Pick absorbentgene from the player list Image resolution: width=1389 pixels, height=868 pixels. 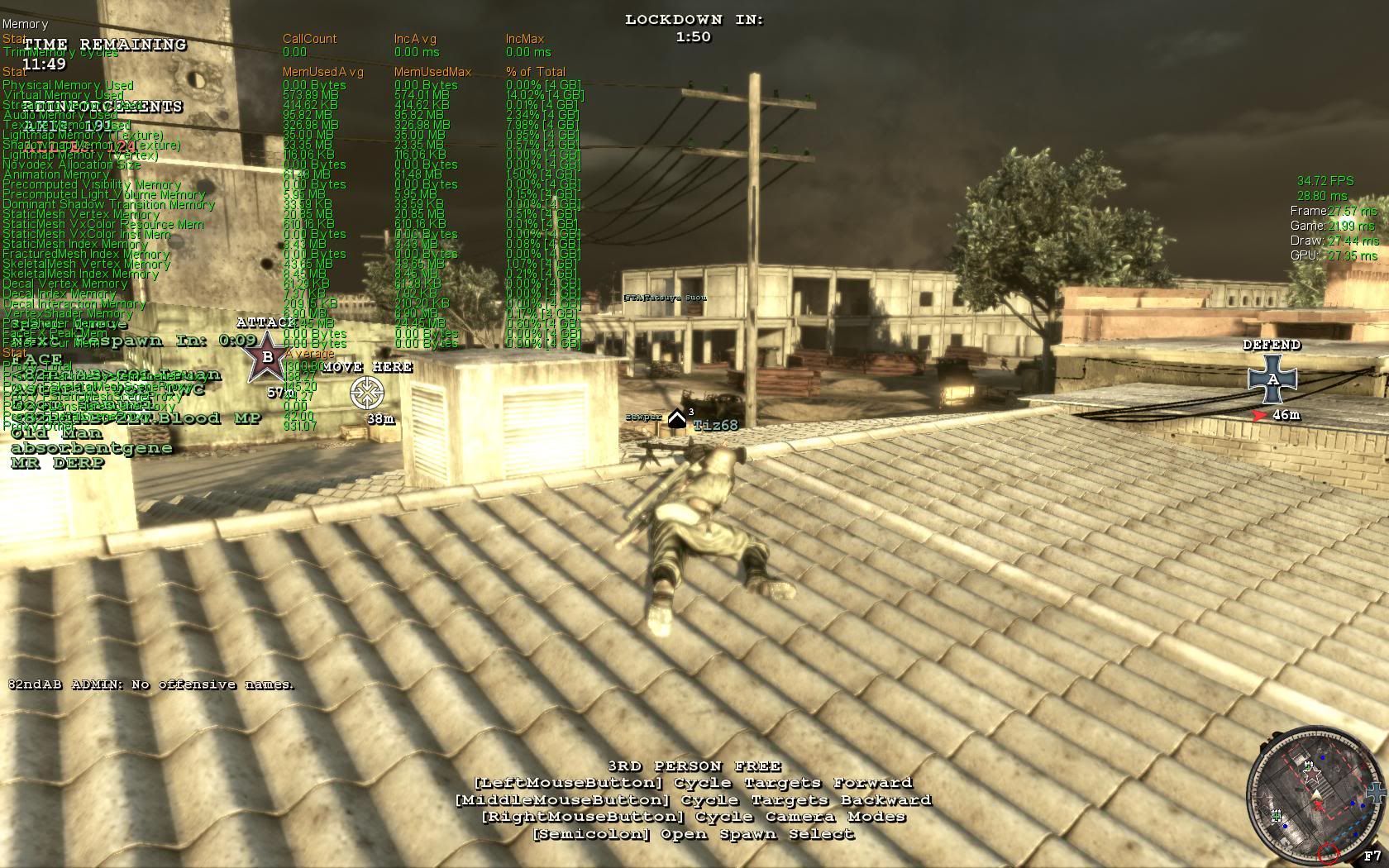click(x=92, y=448)
